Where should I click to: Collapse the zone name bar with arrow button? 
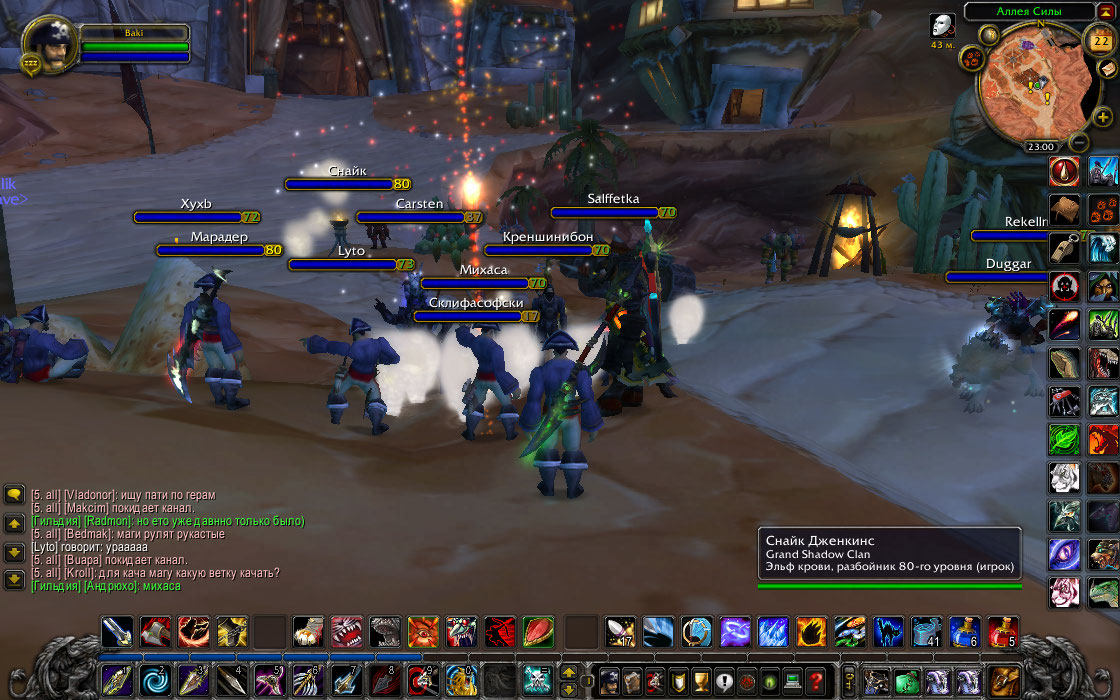pos(1106,11)
